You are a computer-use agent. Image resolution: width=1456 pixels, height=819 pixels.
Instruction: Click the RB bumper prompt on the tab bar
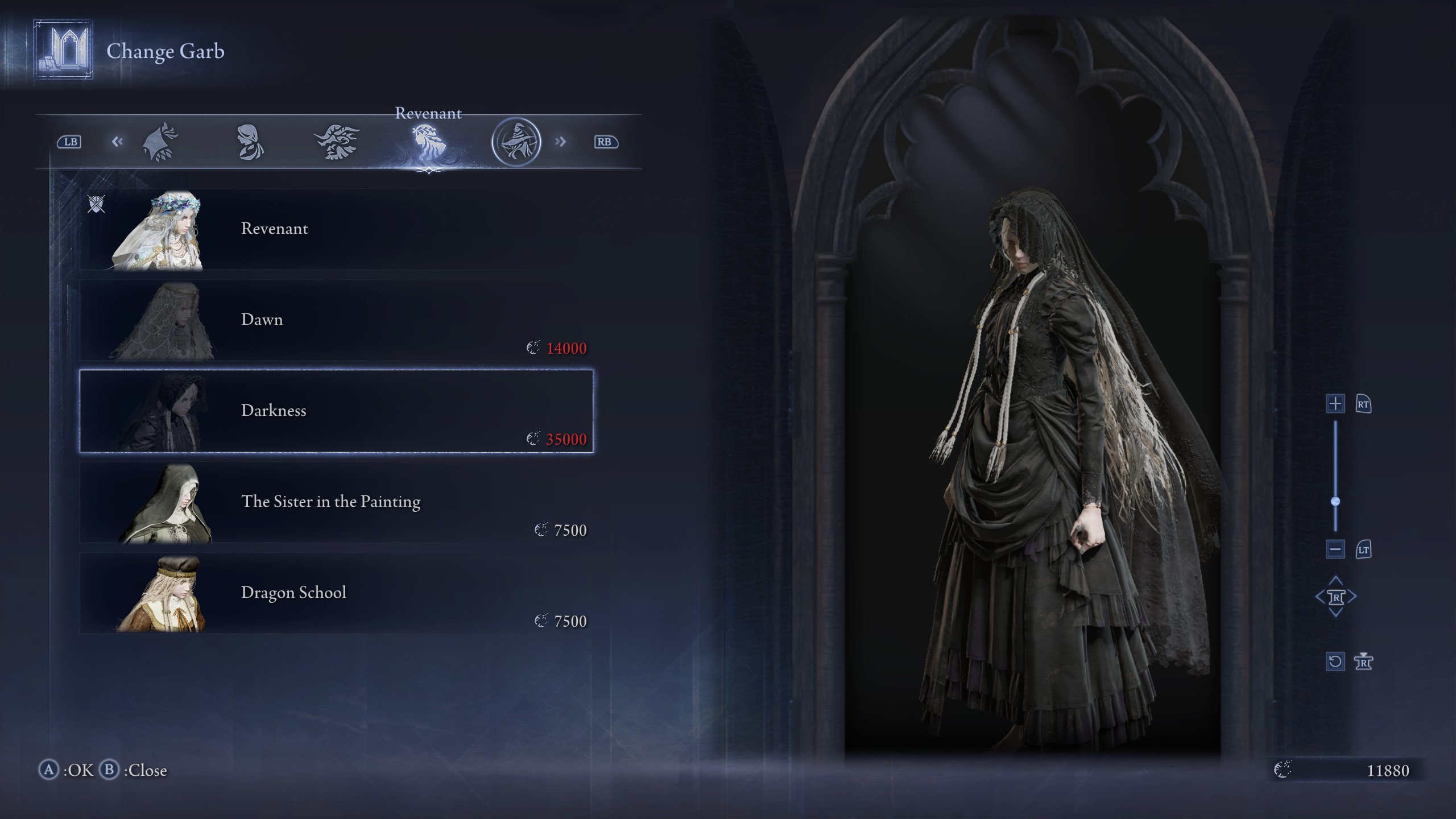coord(606,141)
